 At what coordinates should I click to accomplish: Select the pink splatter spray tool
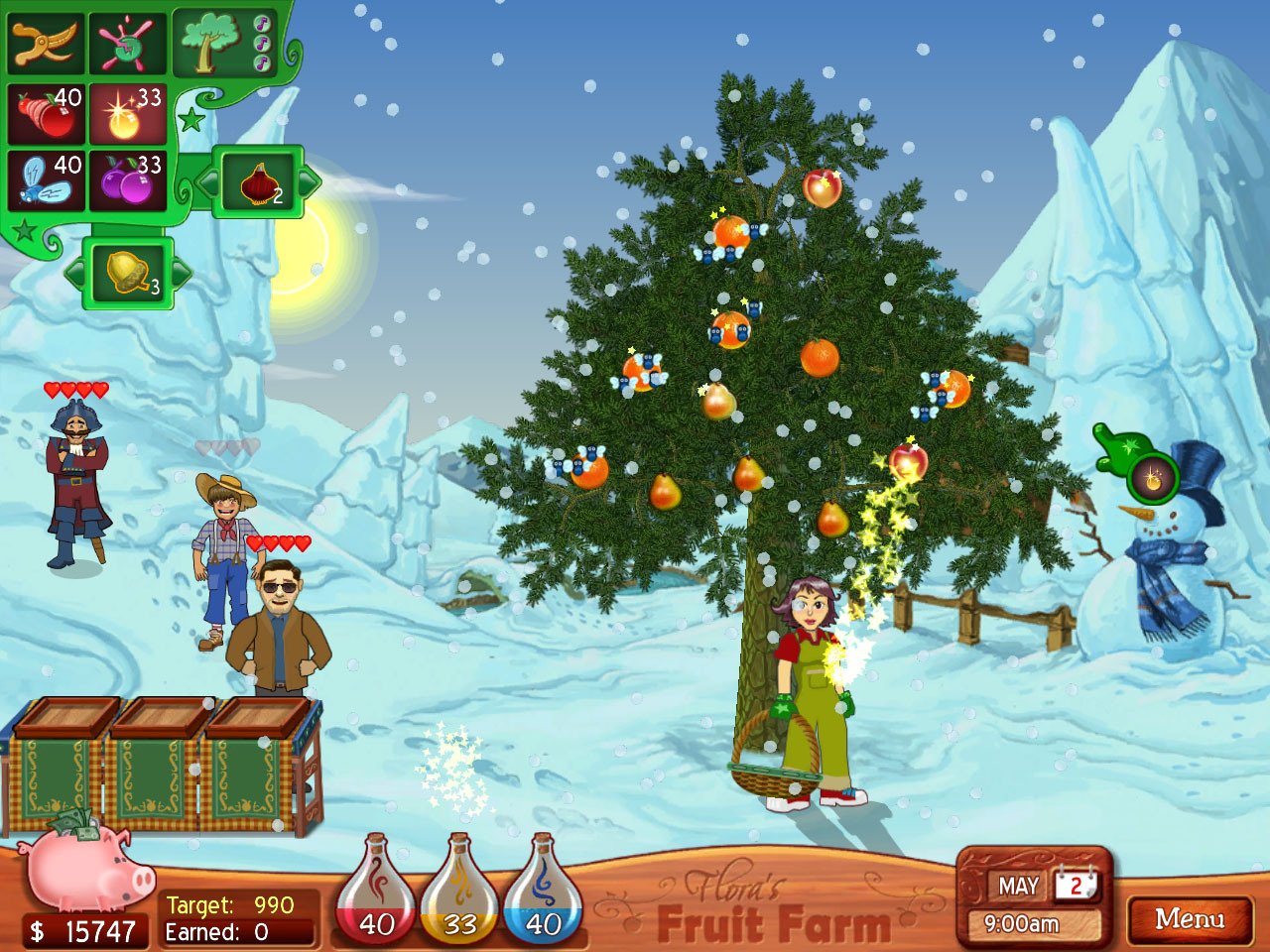pos(128,43)
